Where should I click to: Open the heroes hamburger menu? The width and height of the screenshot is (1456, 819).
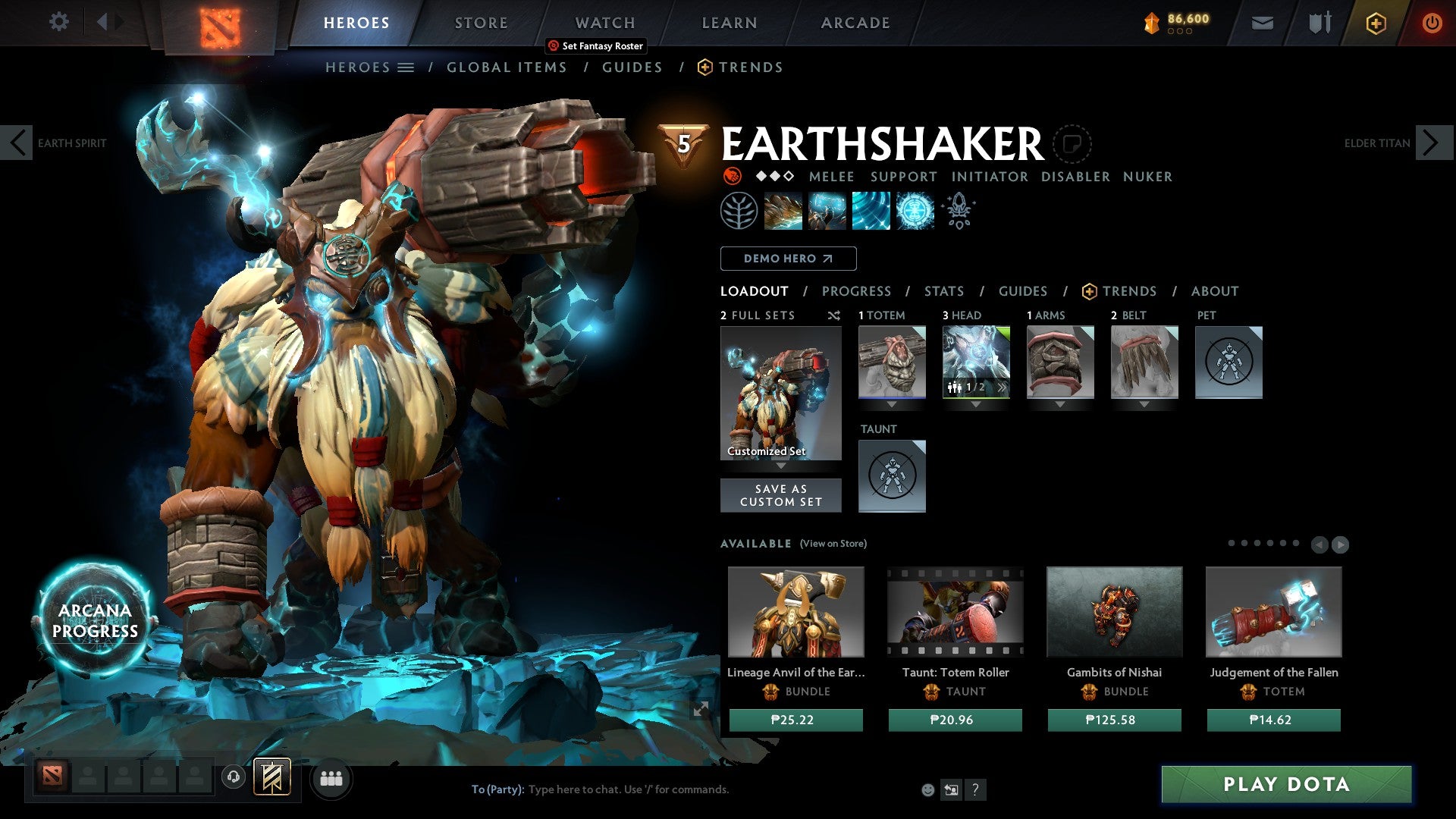click(406, 67)
